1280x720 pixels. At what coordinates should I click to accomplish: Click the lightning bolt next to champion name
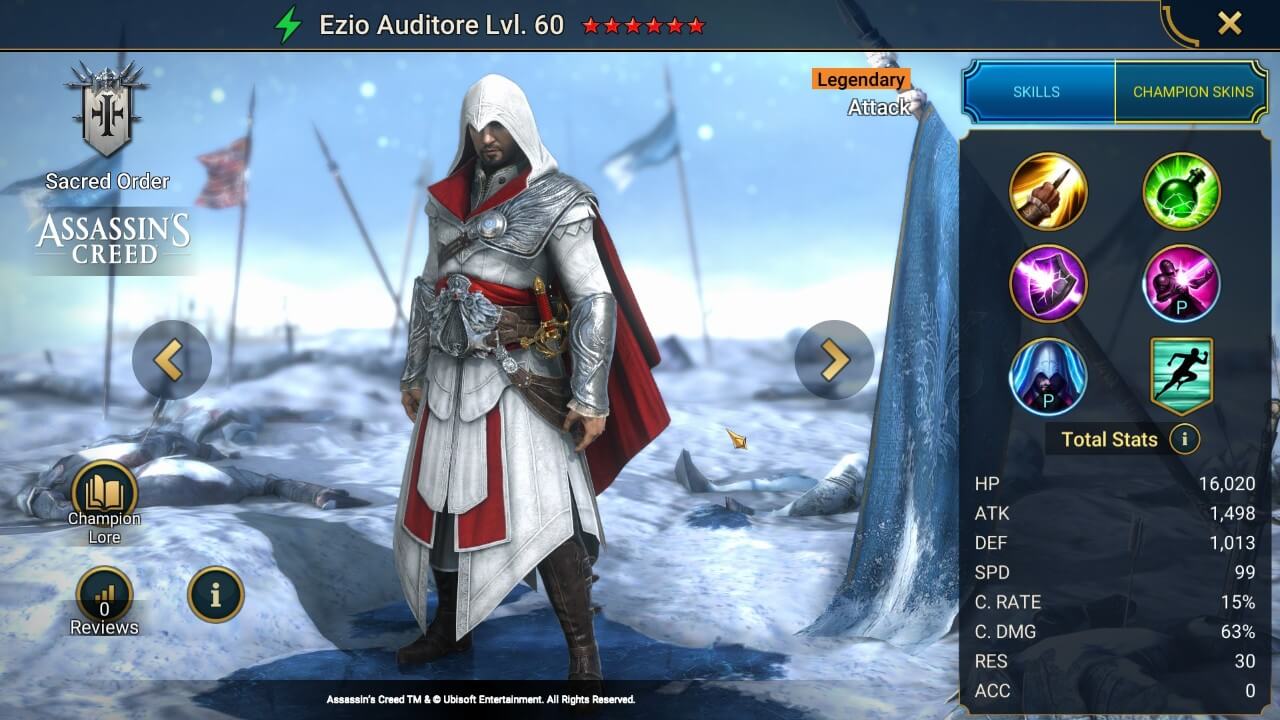tap(289, 24)
